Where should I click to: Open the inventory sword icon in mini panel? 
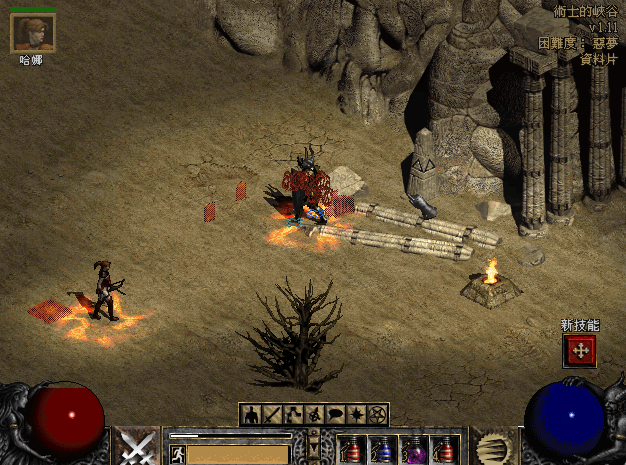(x=271, y=414)
